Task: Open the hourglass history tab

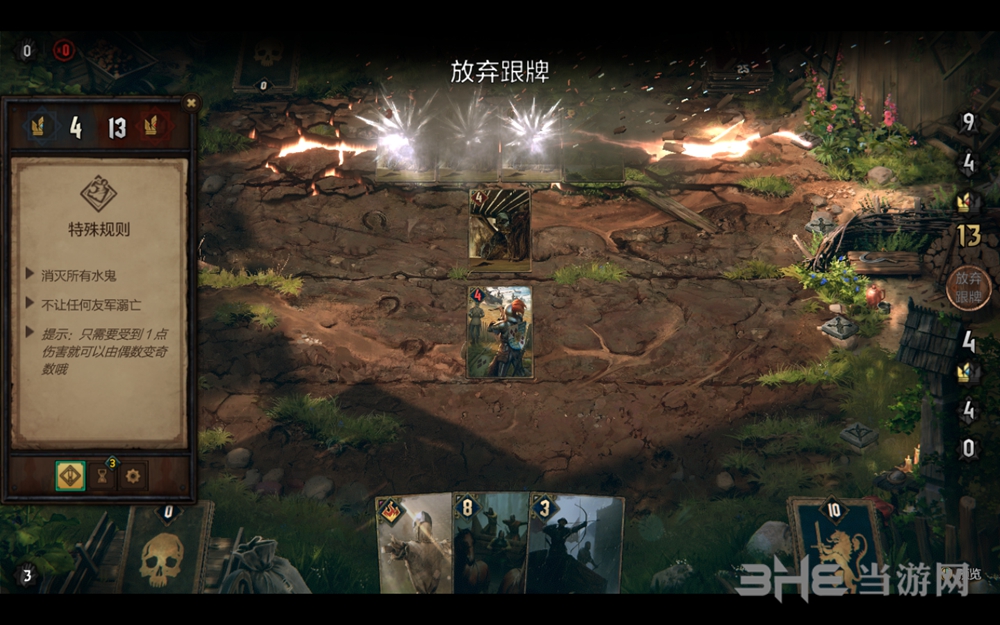Action: pyautogui.click(x=101, y=476)
